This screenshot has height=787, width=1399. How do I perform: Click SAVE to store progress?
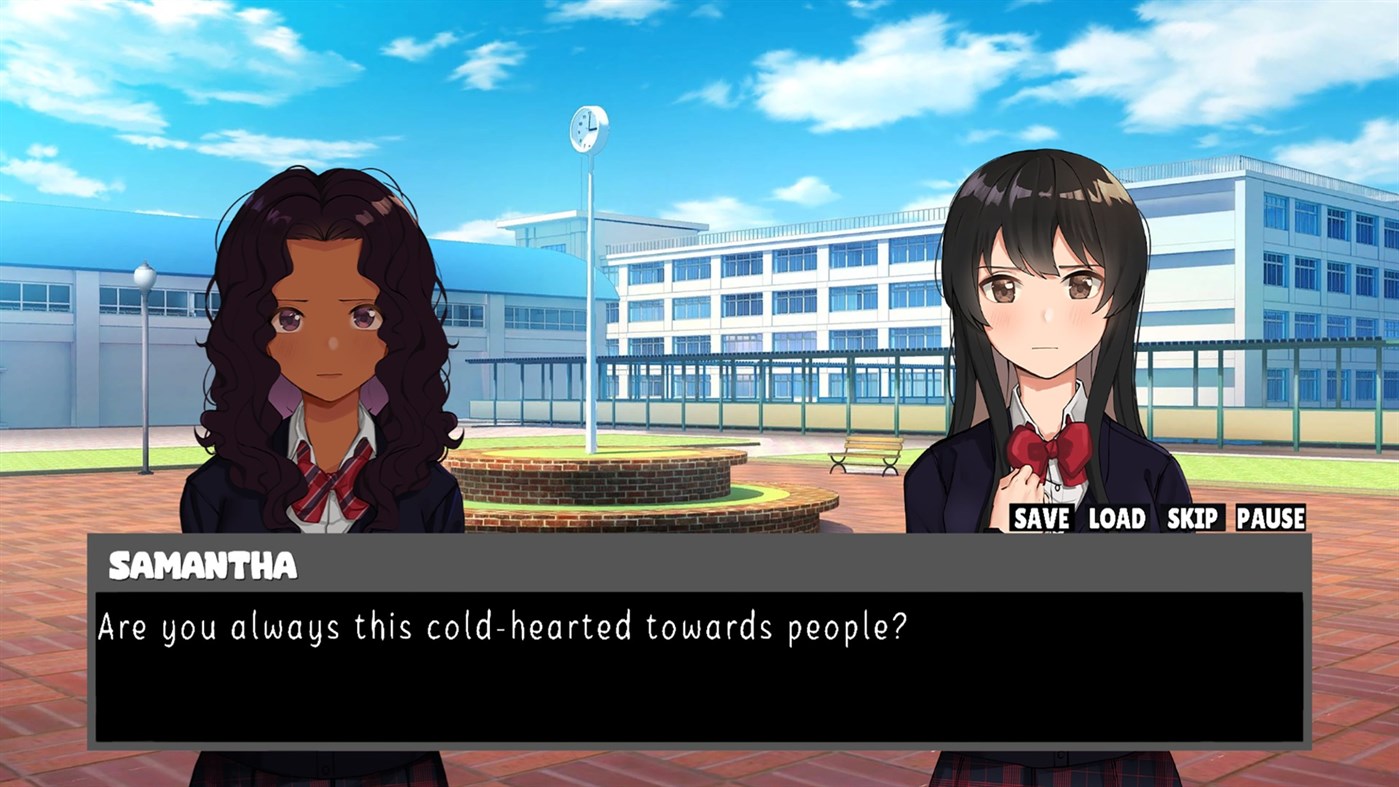1040,519
